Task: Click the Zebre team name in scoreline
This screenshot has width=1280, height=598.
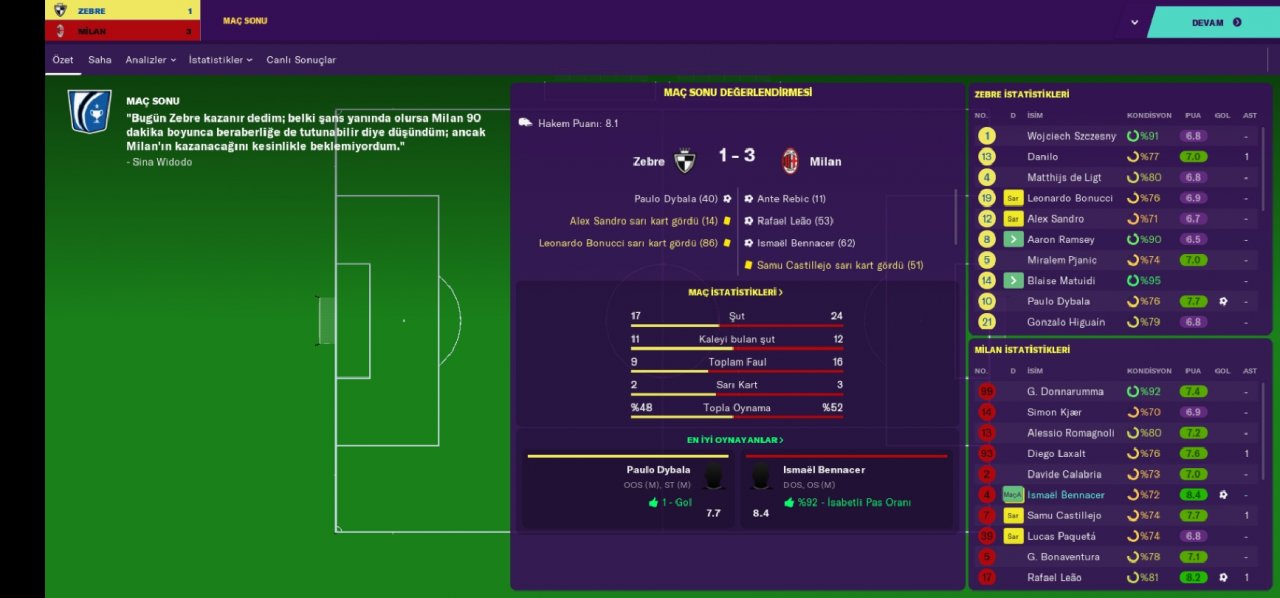Action: [649, 161]
